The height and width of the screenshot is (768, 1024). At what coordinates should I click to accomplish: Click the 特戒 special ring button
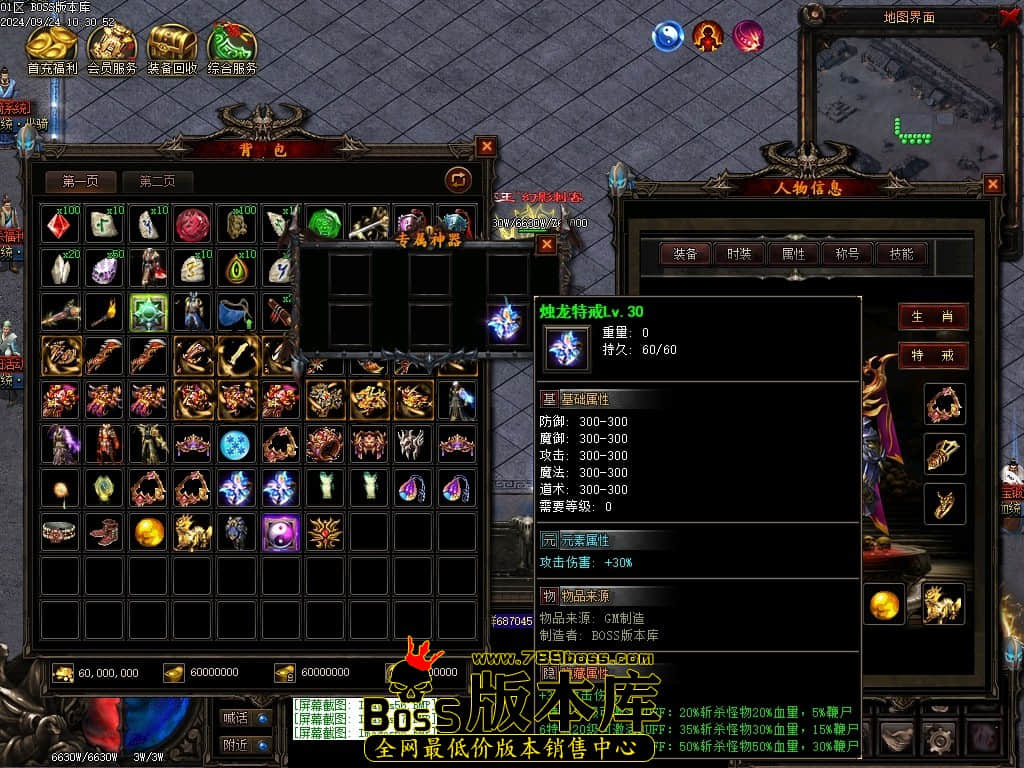click(932, 355)
